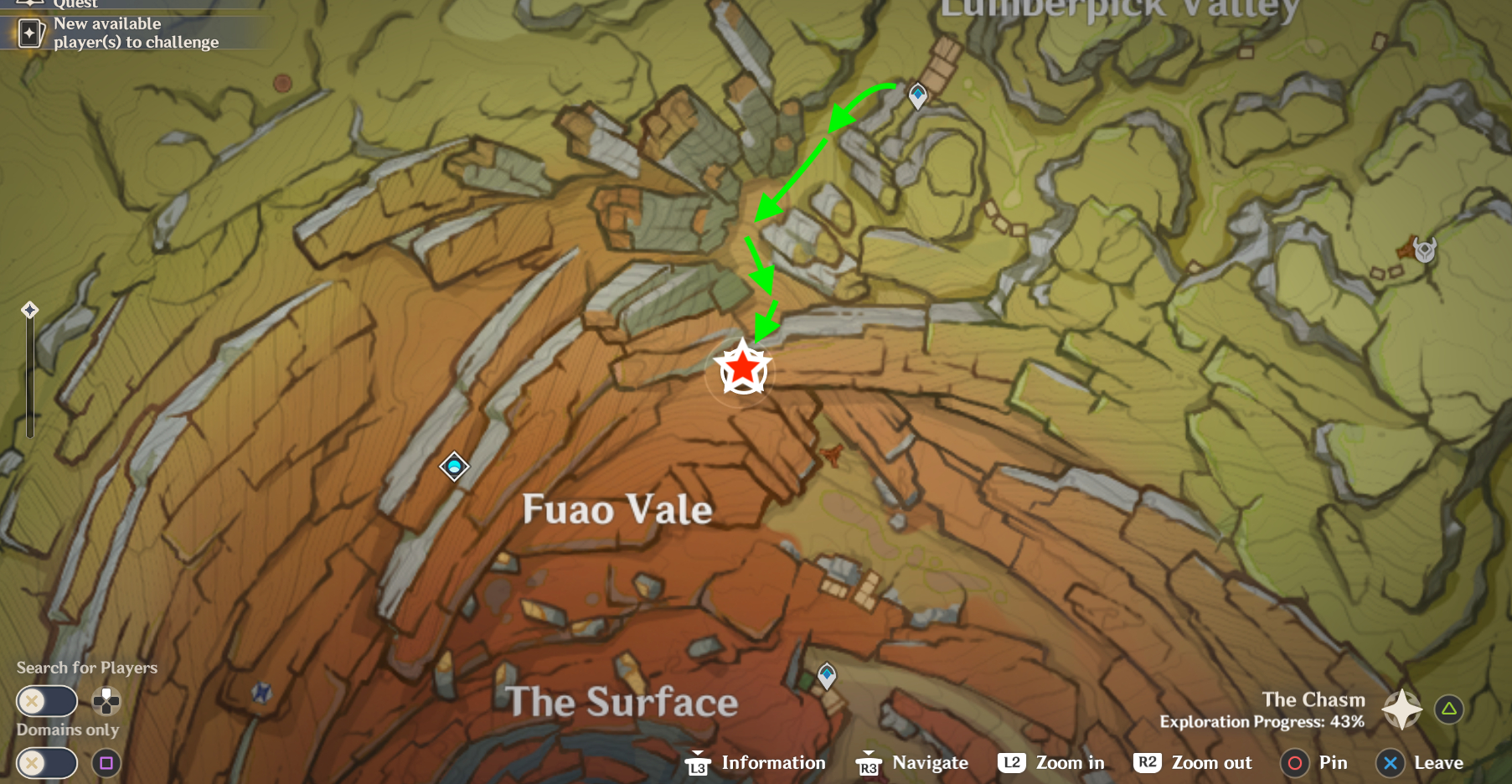Select the teleport waypoint in Lumberpick Valley
This screenshot has height=784, width=1512.
click(x=916, y=95)
